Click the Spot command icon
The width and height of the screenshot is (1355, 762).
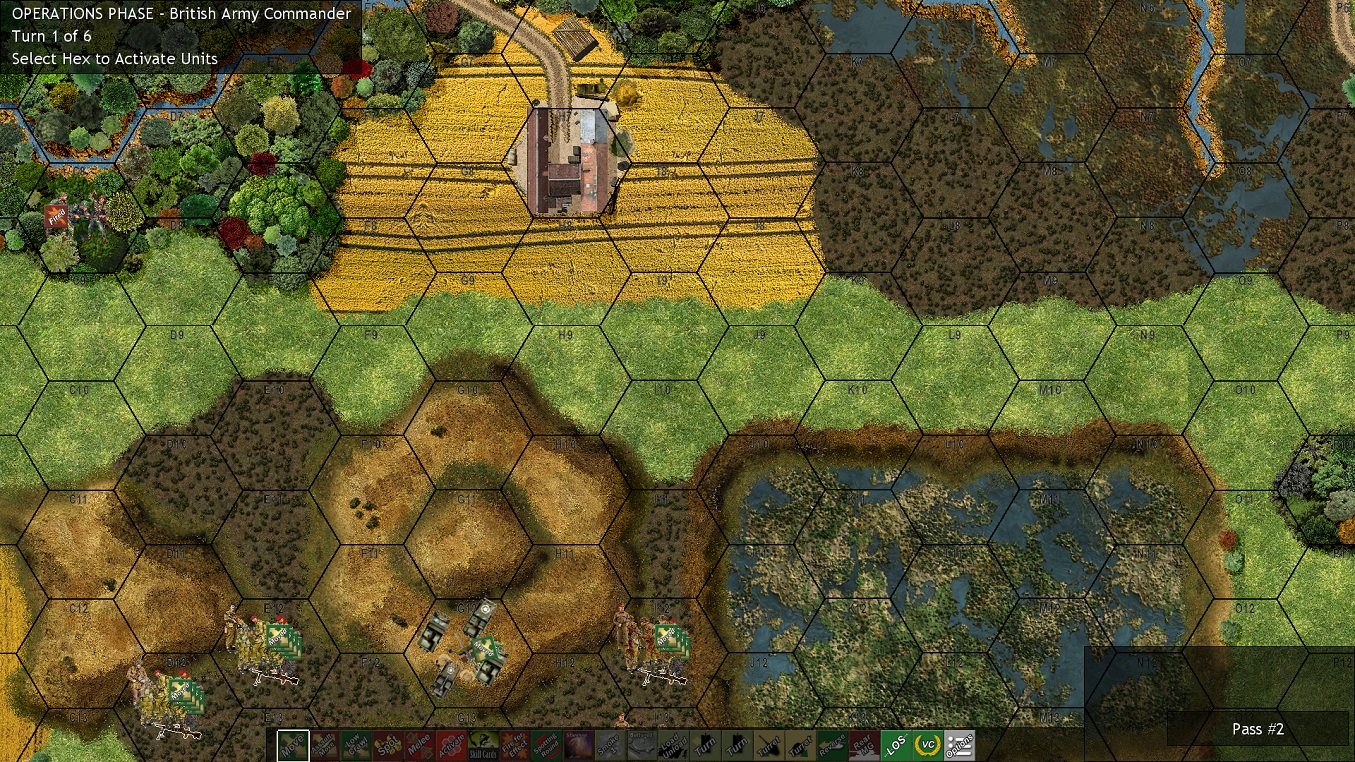click(387, 744)
